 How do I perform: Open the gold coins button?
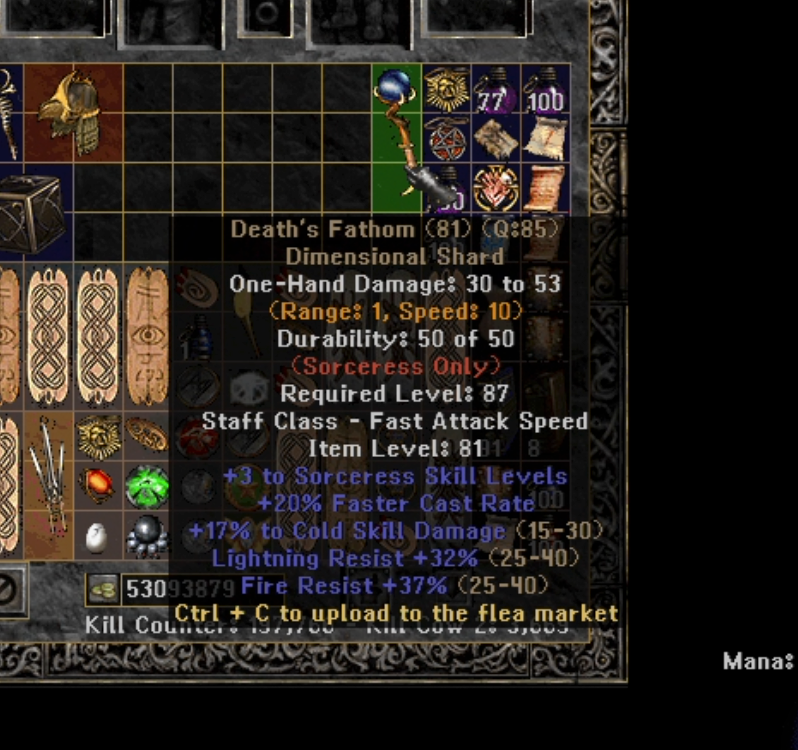101,589
